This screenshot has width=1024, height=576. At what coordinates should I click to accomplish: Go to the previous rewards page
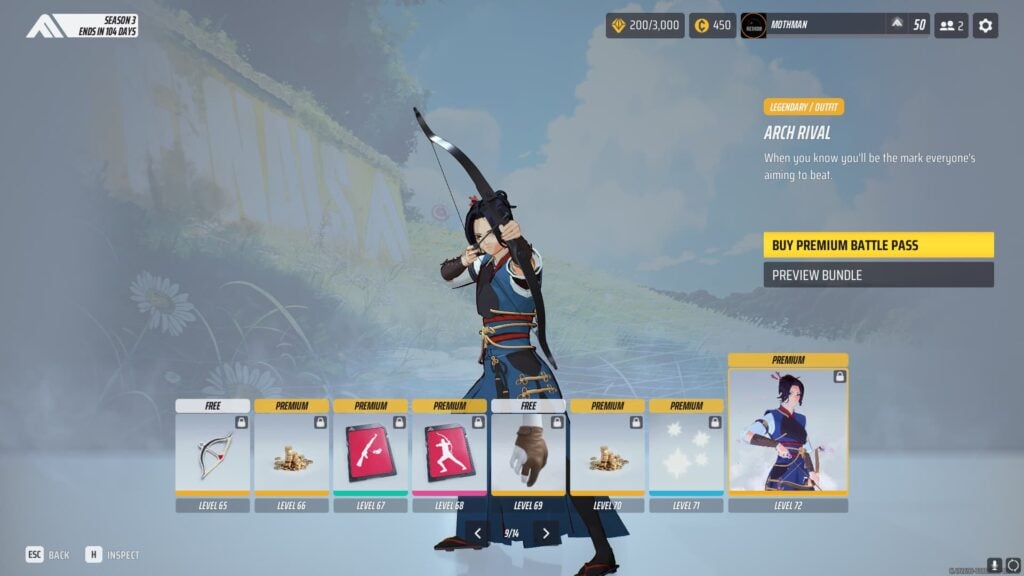[478, 534]
